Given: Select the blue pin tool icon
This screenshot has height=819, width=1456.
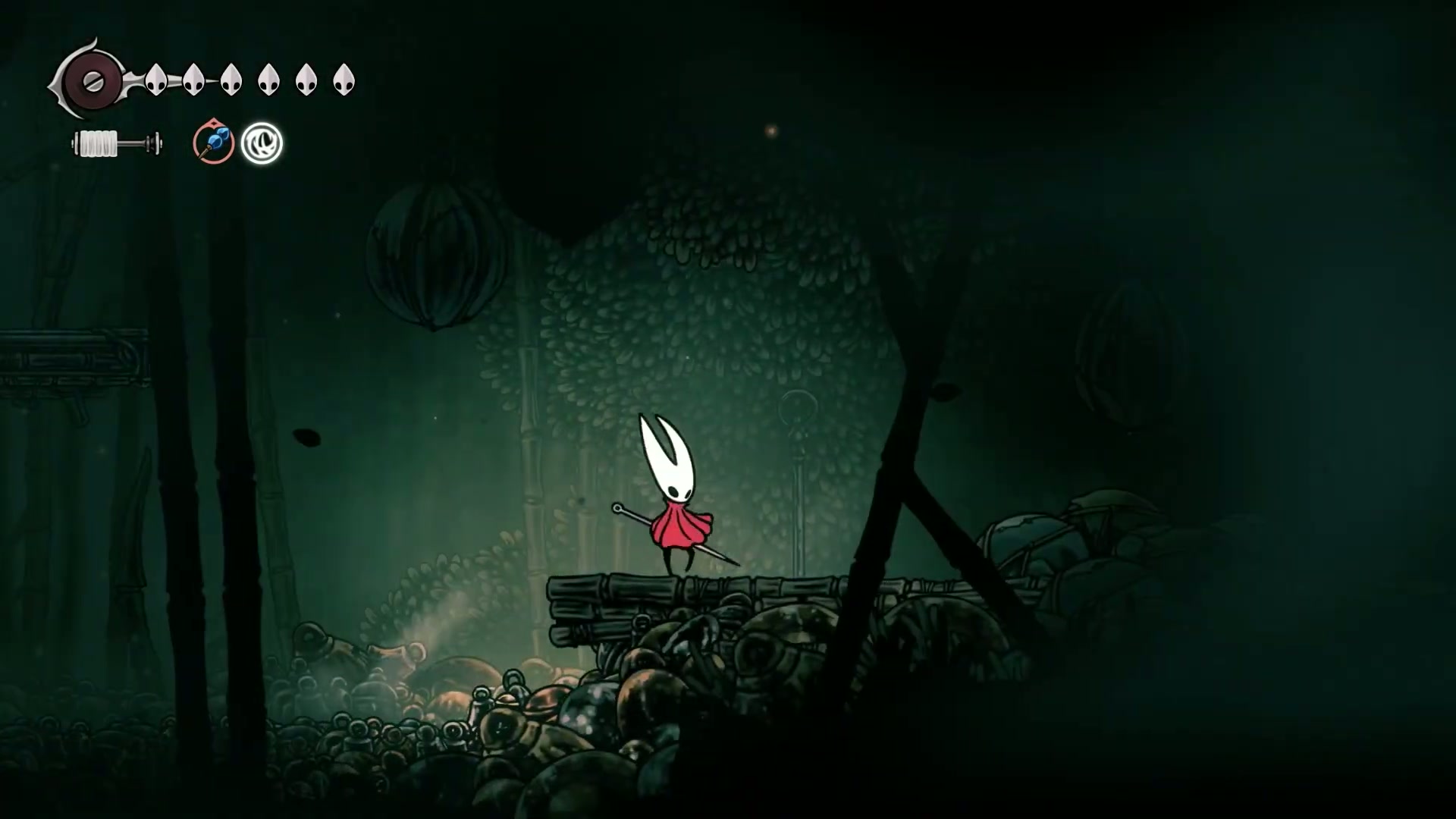Looking at the screenshot, I should click(213, 142).
